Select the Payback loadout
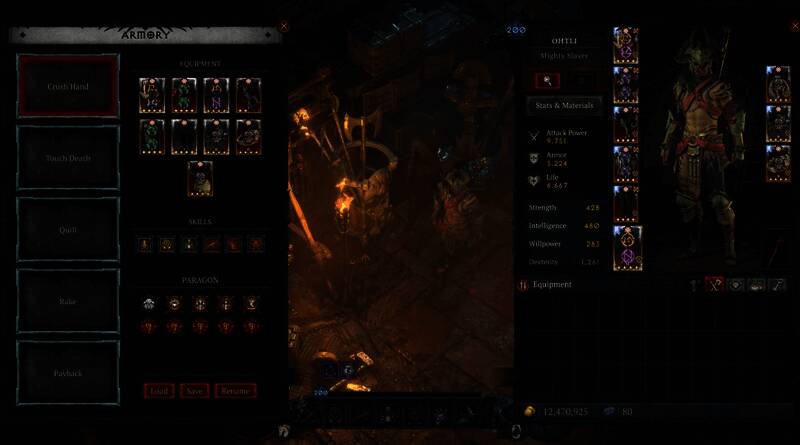 68,371
